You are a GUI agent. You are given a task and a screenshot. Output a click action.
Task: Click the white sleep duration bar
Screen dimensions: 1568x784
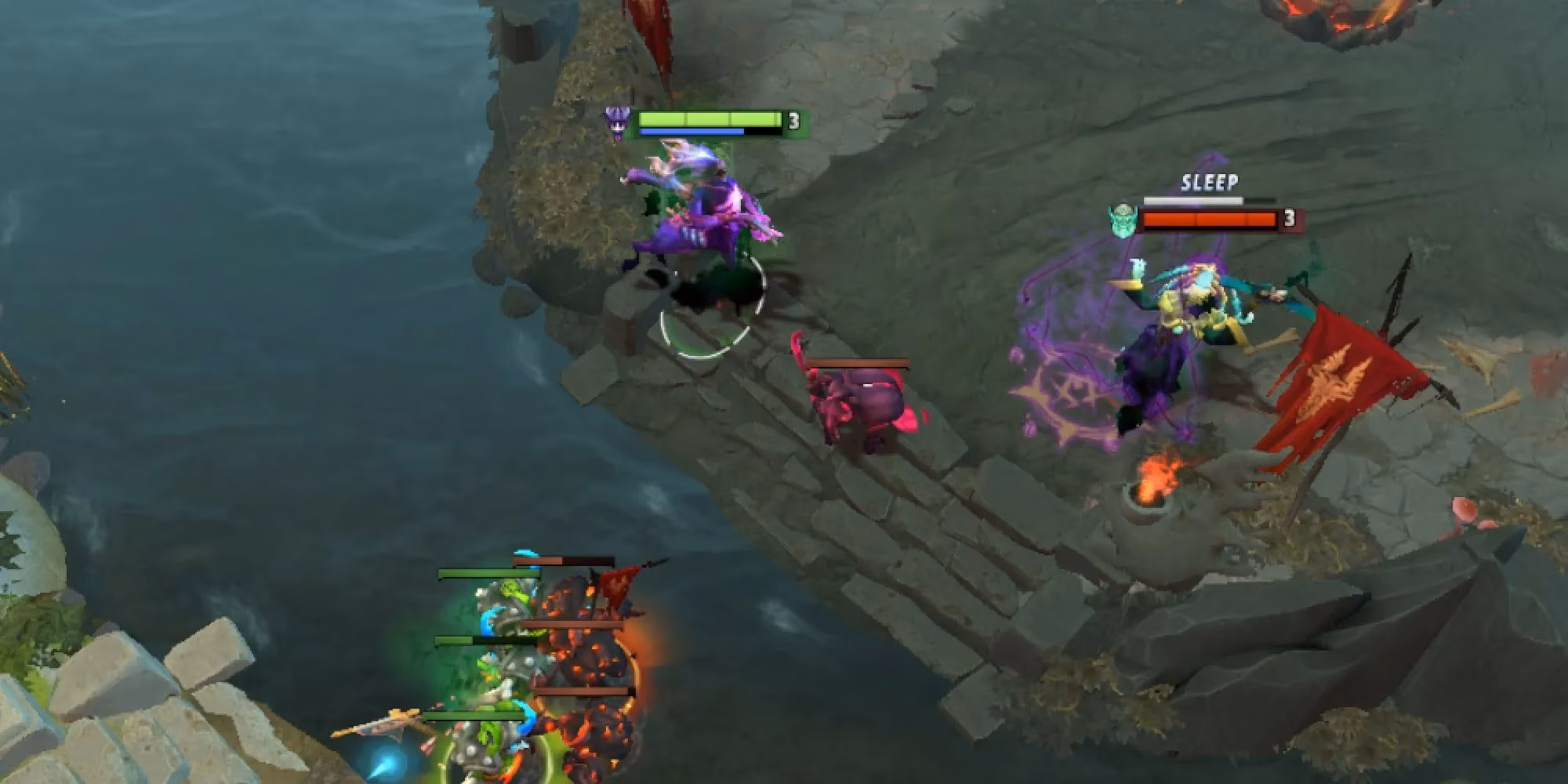(x=1192, y=201)
